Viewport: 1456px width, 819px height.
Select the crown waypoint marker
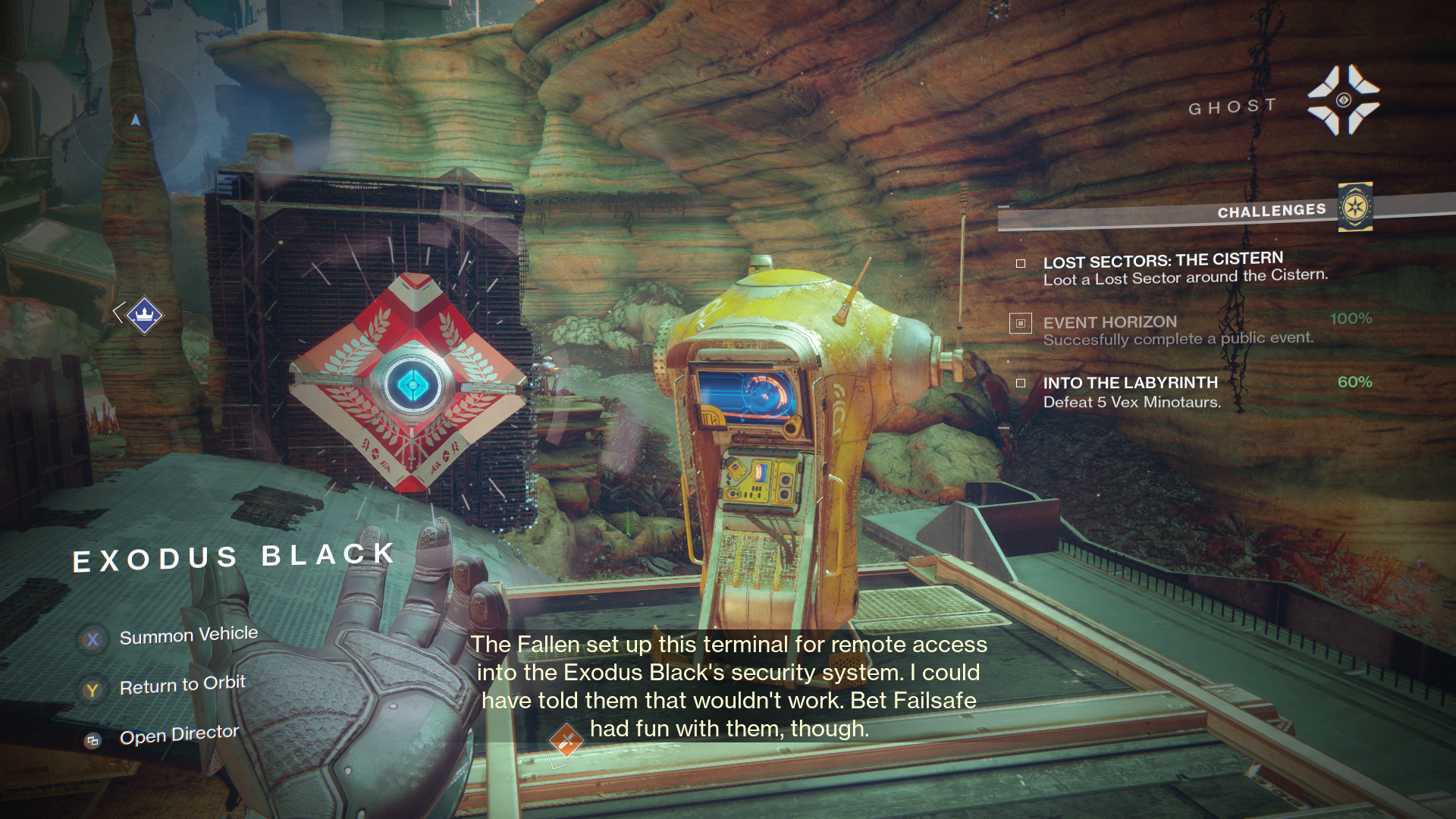click(144, 314)
